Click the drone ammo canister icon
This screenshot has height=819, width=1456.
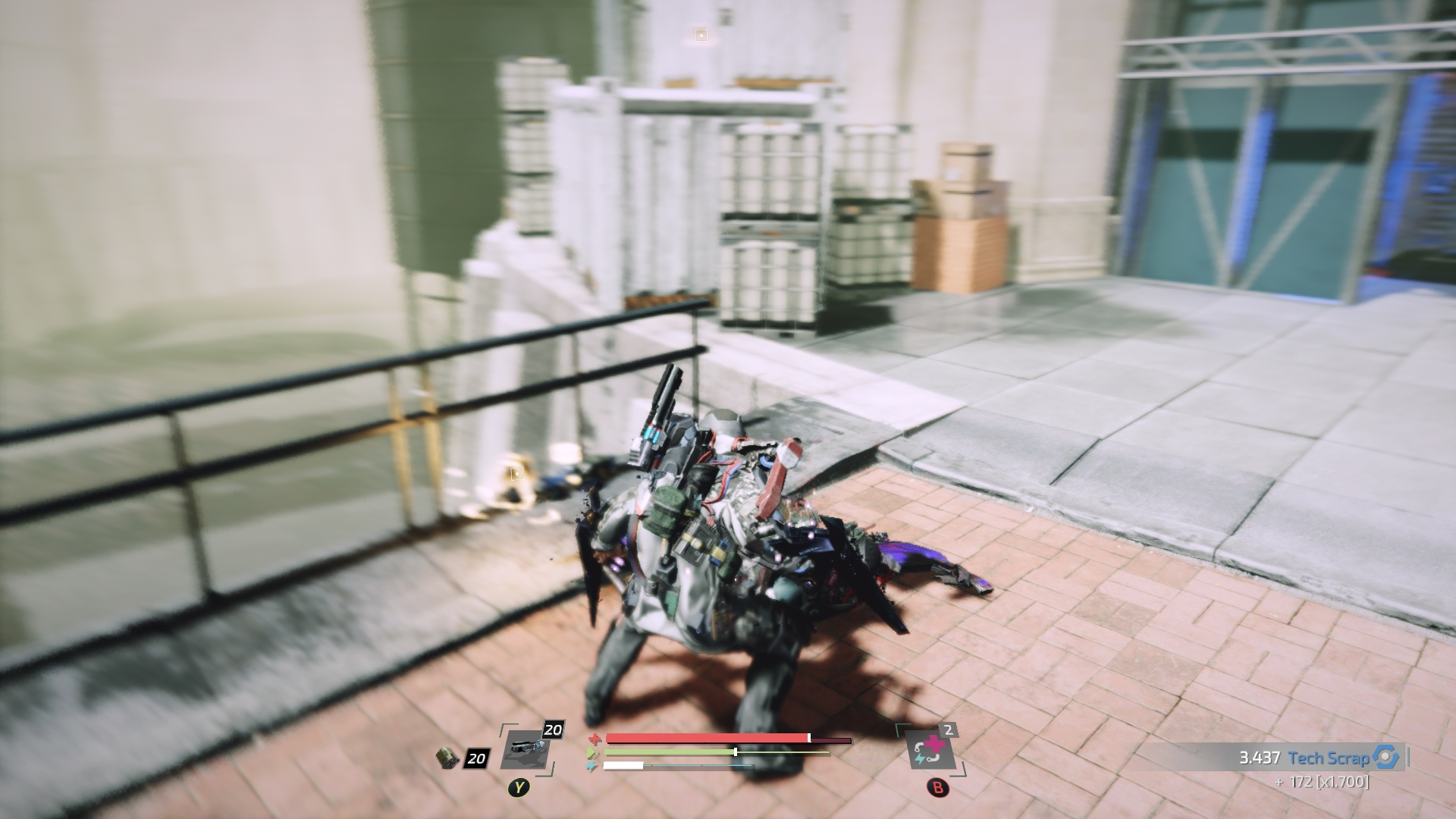click(x=448, y=758)
